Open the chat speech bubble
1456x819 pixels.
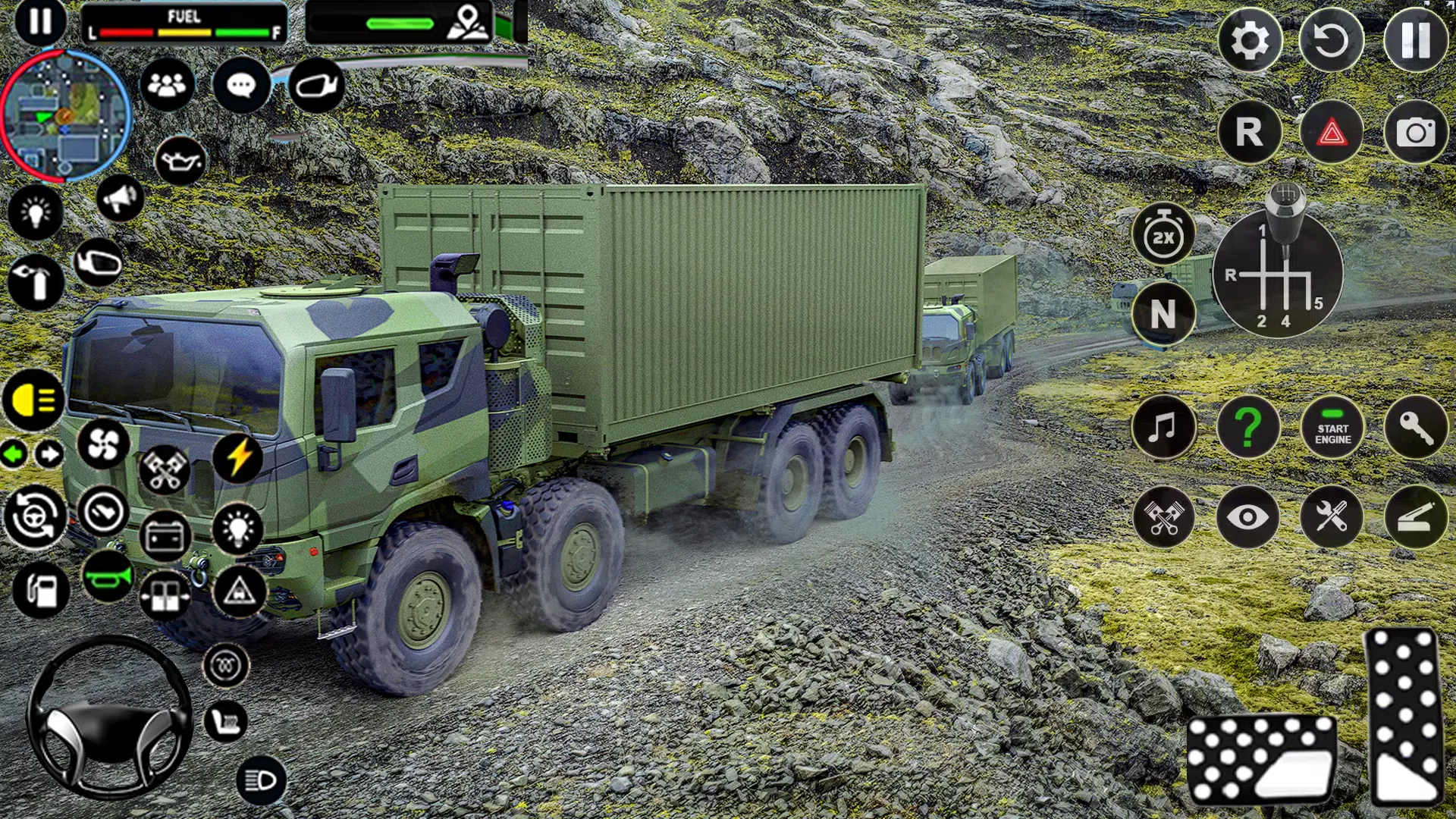241,85
